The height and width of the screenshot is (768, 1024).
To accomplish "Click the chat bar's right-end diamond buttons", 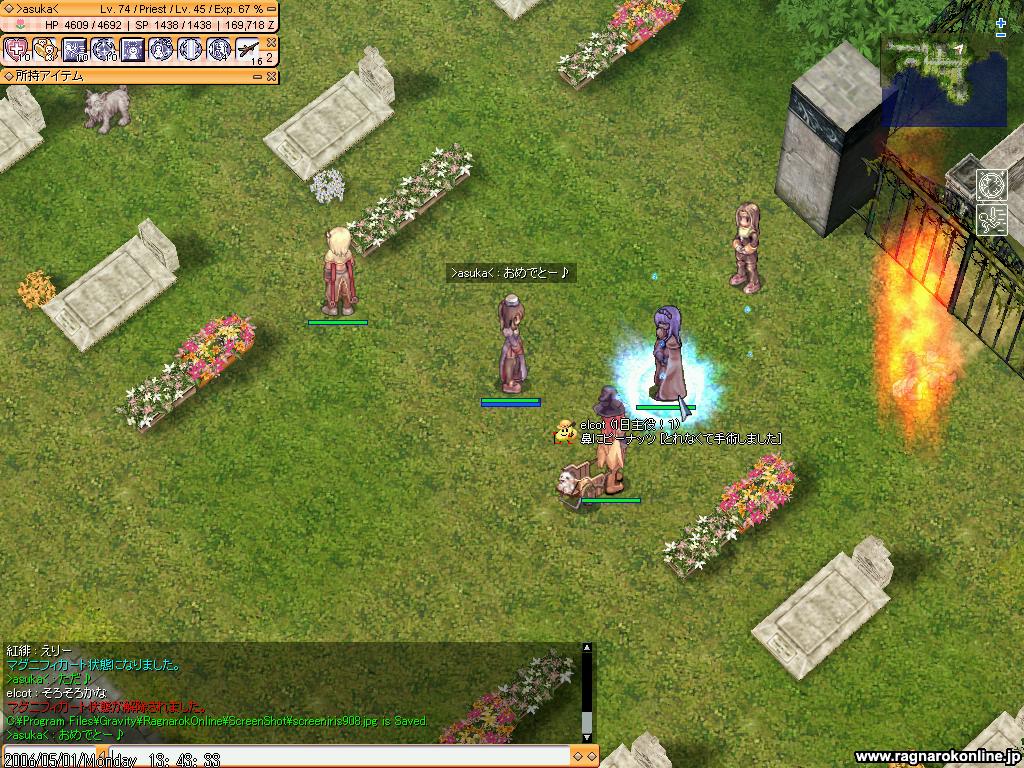I will [584, 756].
